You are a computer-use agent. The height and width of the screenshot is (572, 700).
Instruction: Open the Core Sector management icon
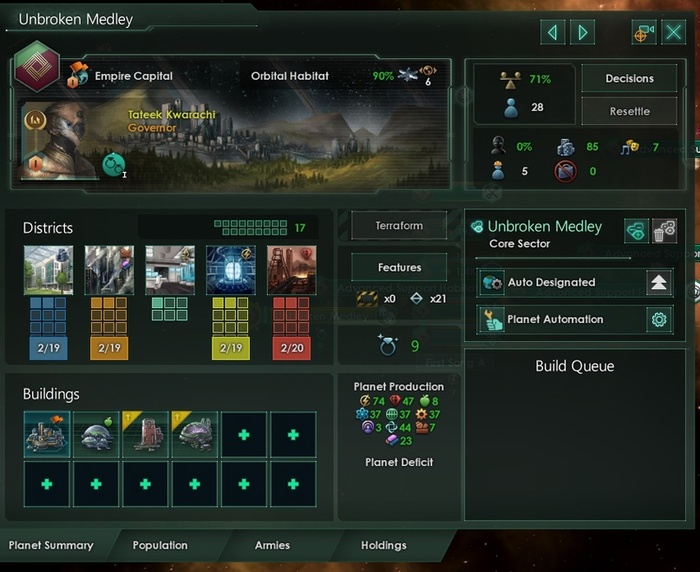click(x=636, y=230)
